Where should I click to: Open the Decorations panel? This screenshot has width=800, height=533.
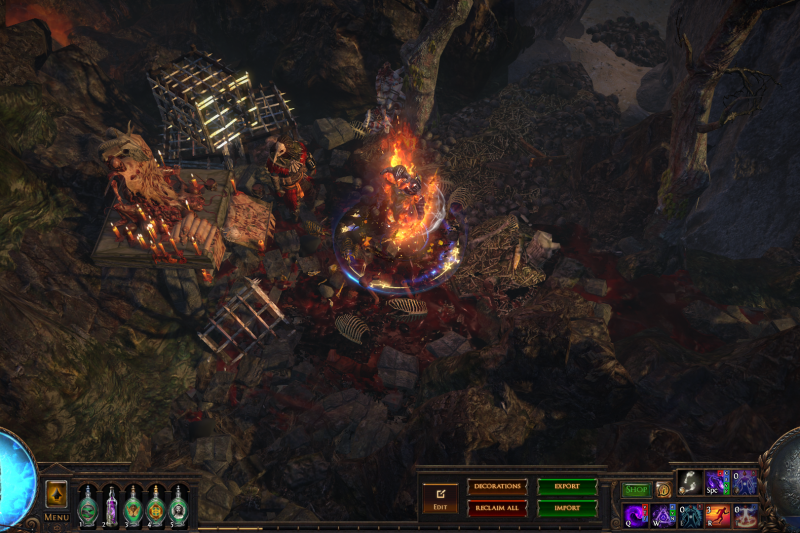tap(497, 486)
